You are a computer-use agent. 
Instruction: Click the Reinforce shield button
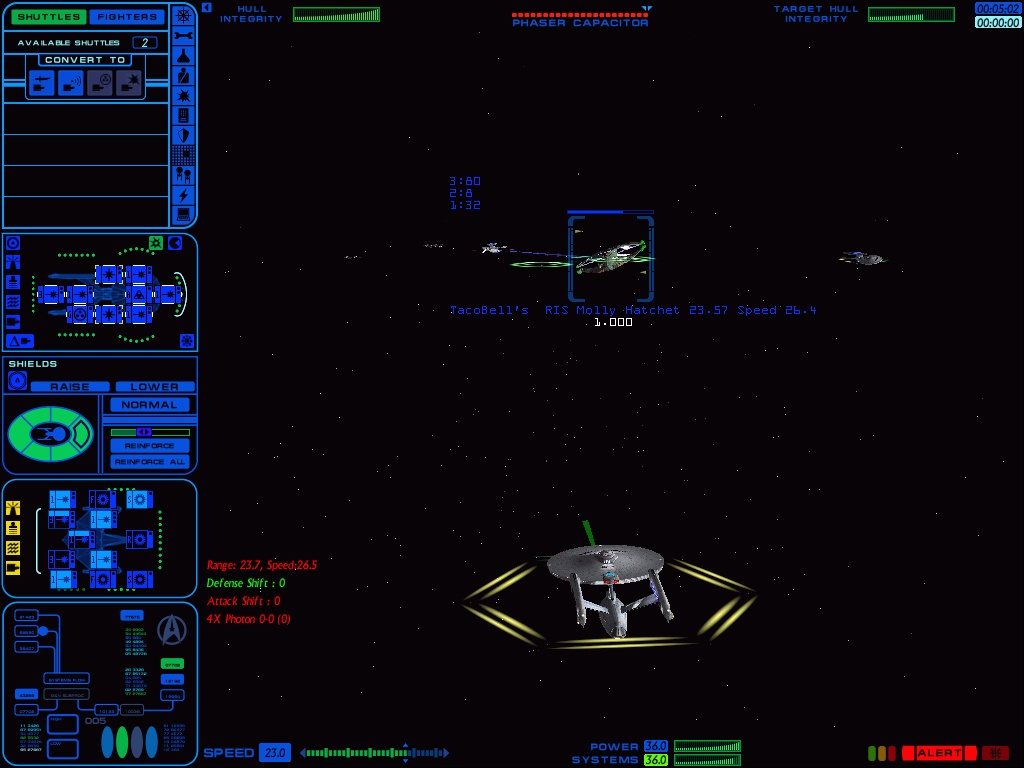point(149,446)
